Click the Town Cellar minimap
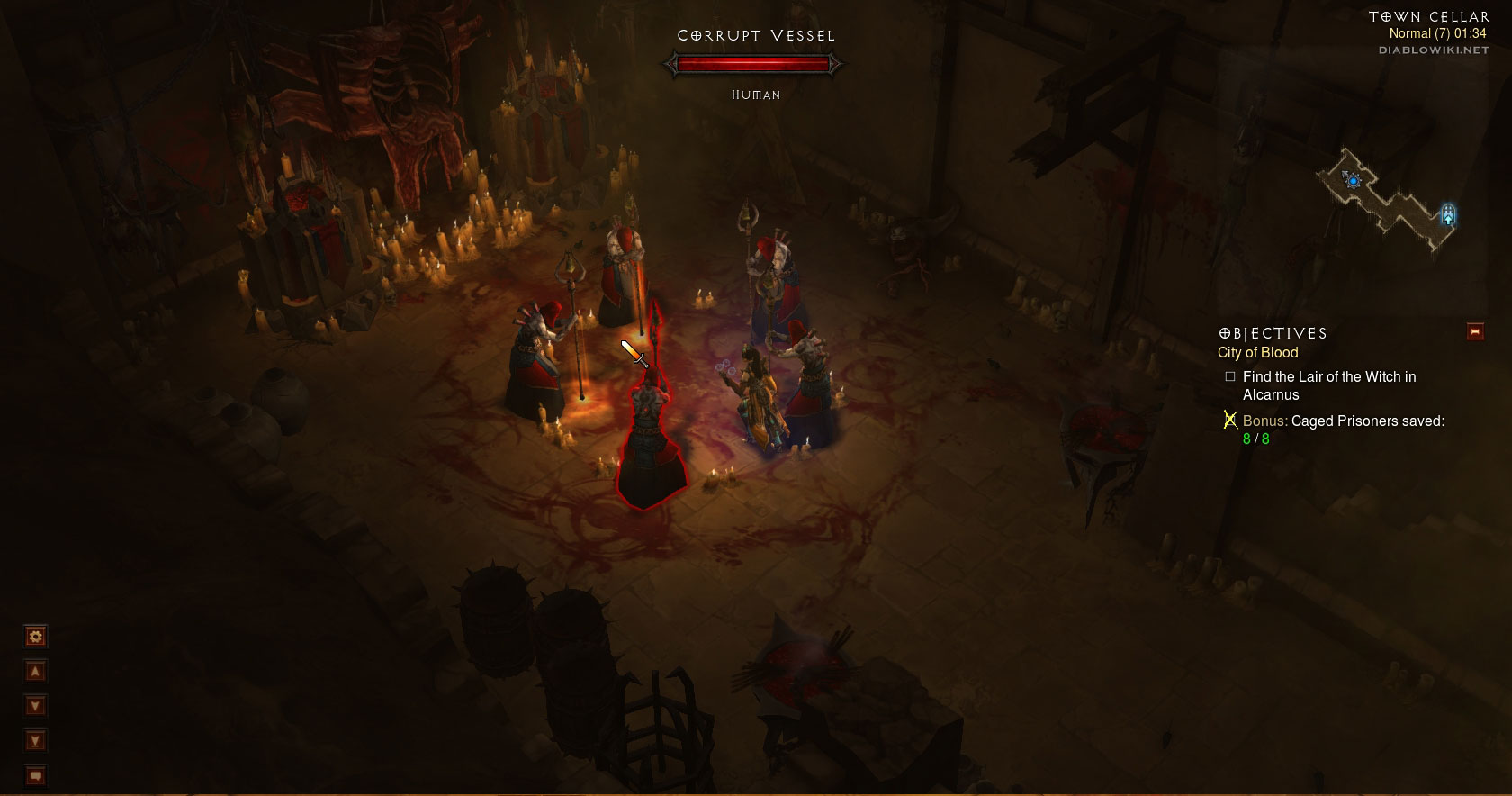 coord(1385,198)
